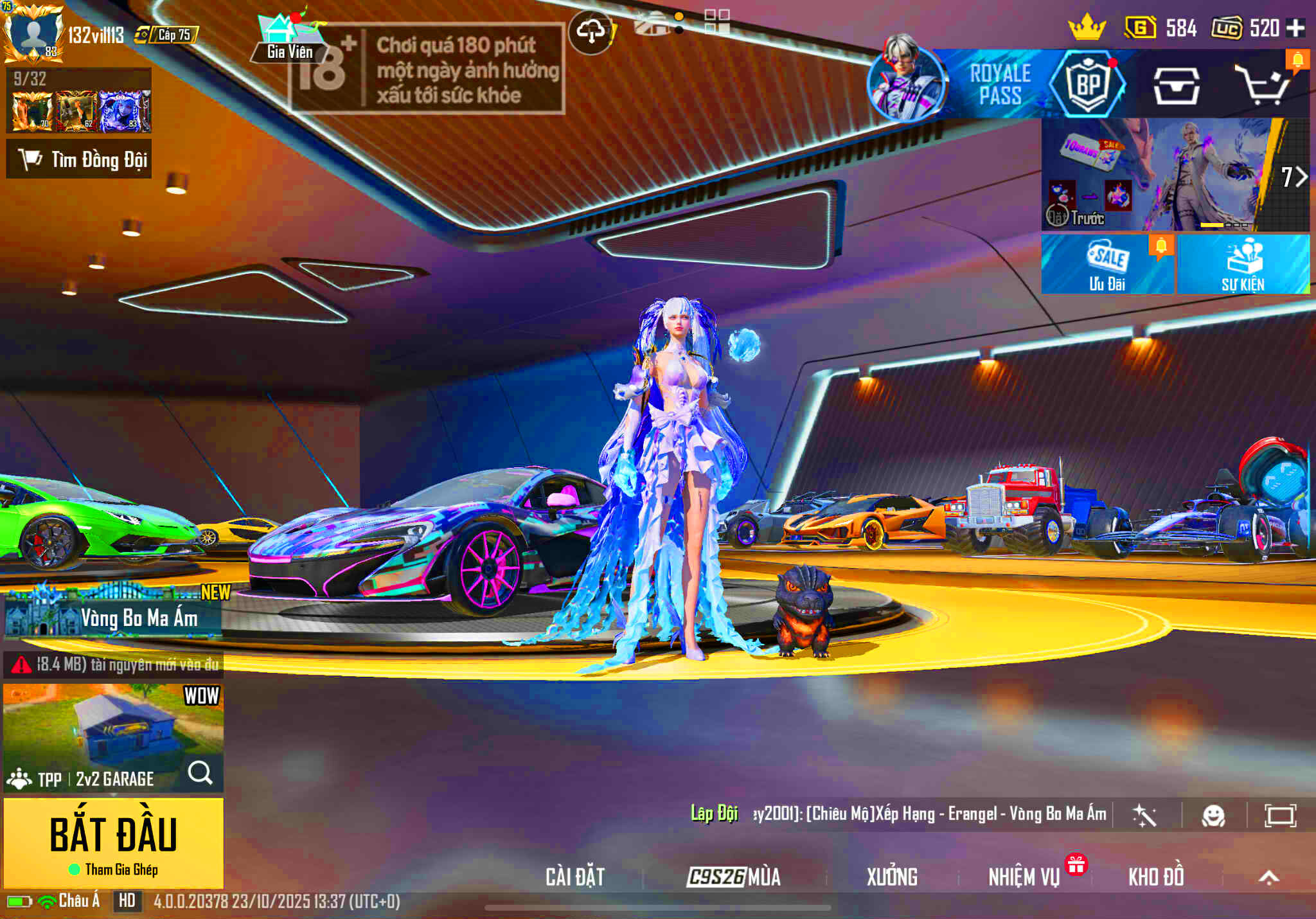Open the emote smiley icon
The height and width of the screenshot is (919, 1316).
pos(1213,816)
